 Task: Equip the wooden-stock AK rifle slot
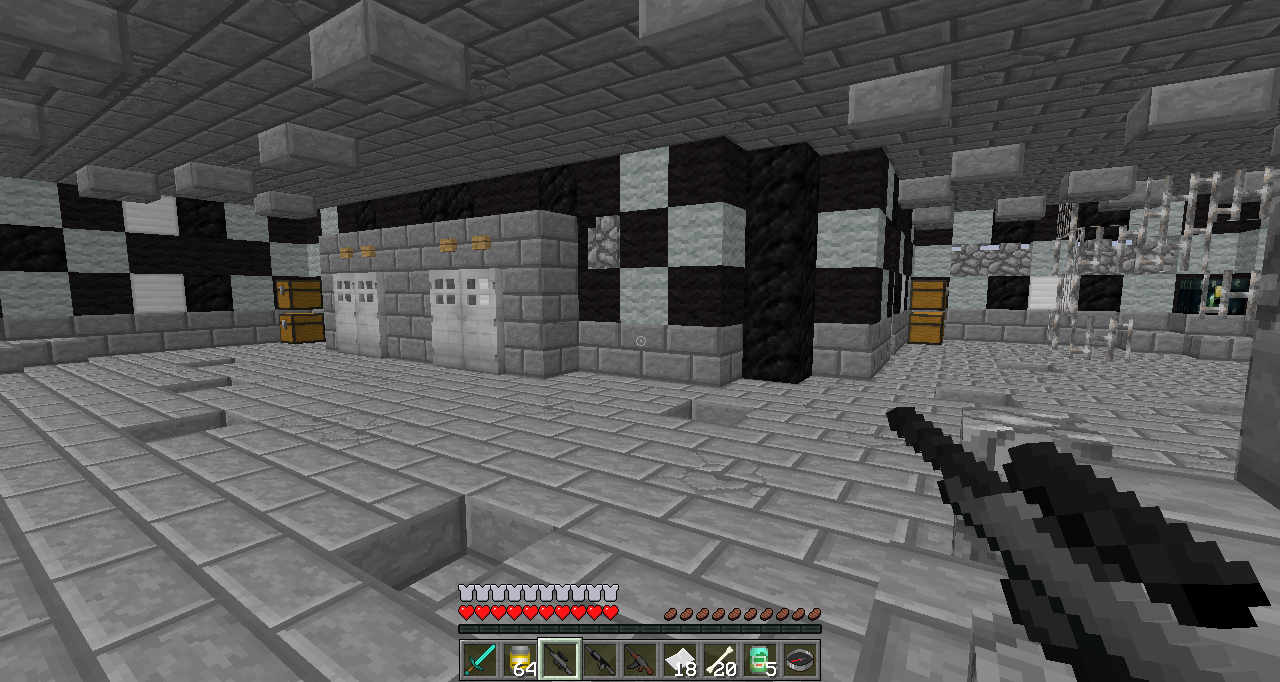[640, 660]
